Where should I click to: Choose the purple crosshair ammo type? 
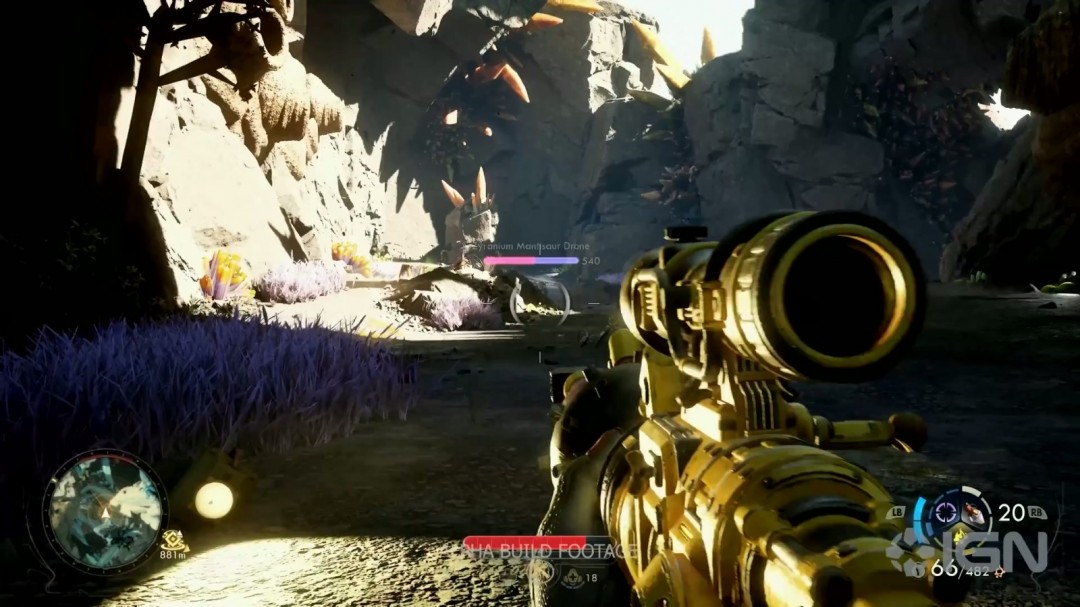[x=945, y=513]
